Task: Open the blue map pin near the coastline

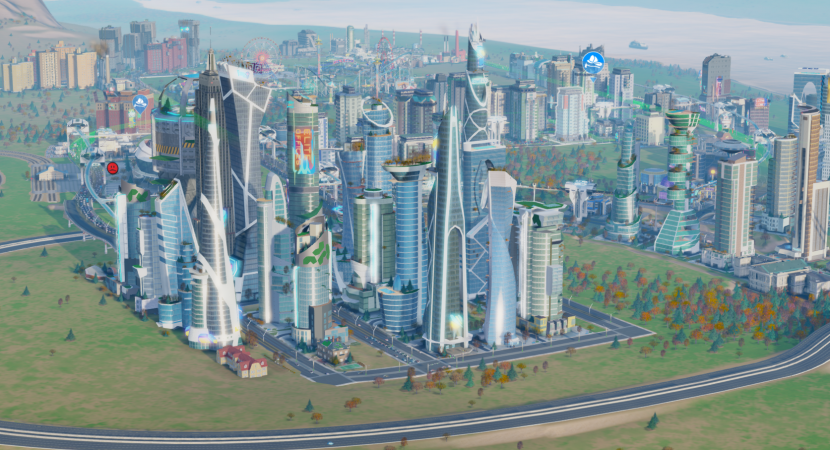Action: (x=593, y=60)
